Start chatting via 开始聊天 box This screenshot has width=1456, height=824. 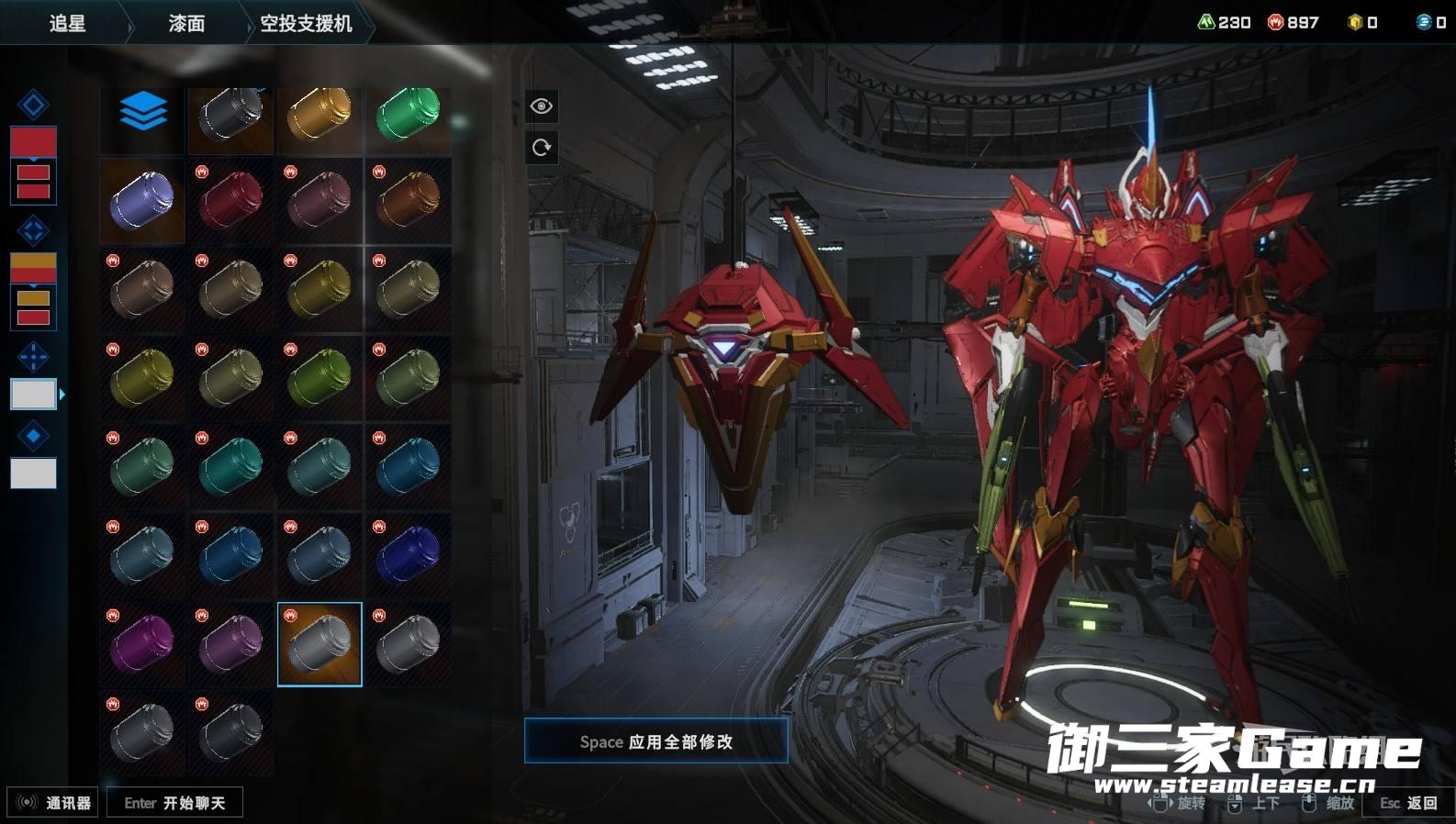174,803
